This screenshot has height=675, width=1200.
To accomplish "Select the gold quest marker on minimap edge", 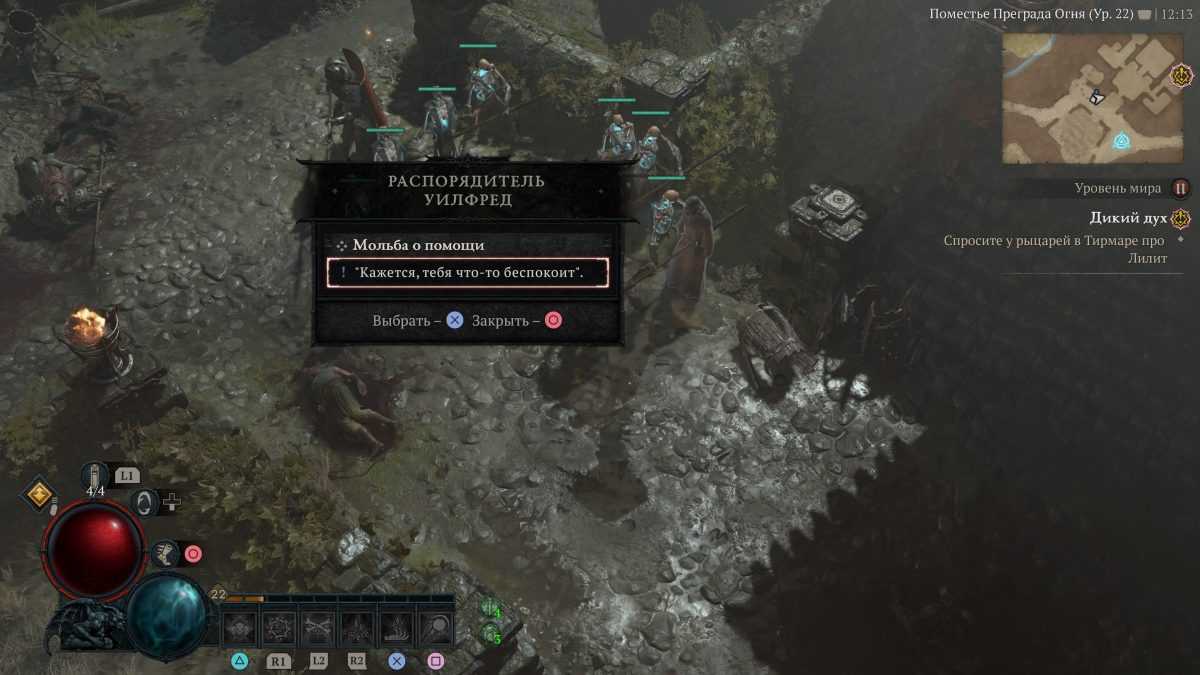I will (x=1181, y=75).
